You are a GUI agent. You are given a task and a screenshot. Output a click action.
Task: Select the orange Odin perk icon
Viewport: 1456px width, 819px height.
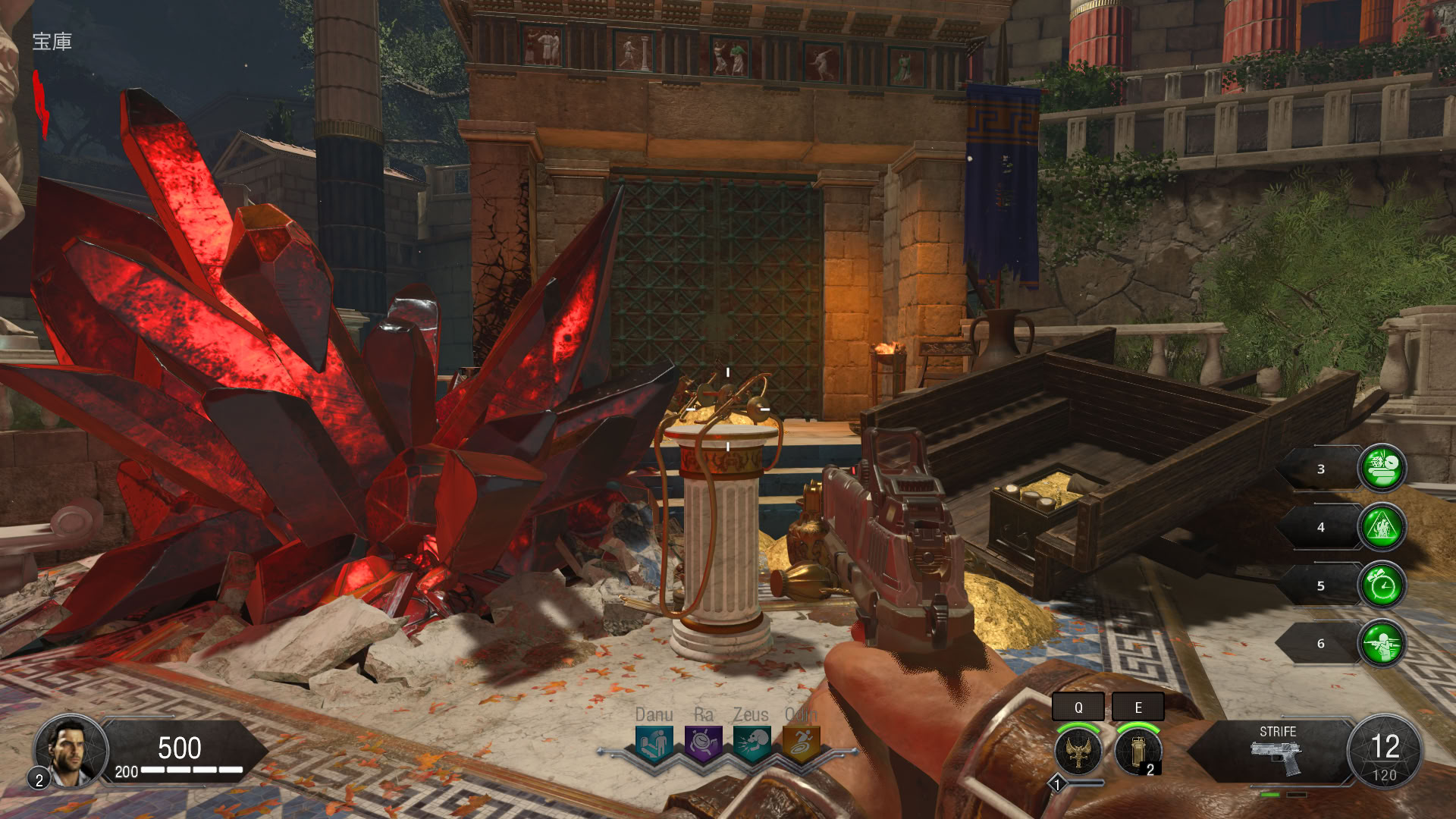pyautogui.click(x=801, y=743)
